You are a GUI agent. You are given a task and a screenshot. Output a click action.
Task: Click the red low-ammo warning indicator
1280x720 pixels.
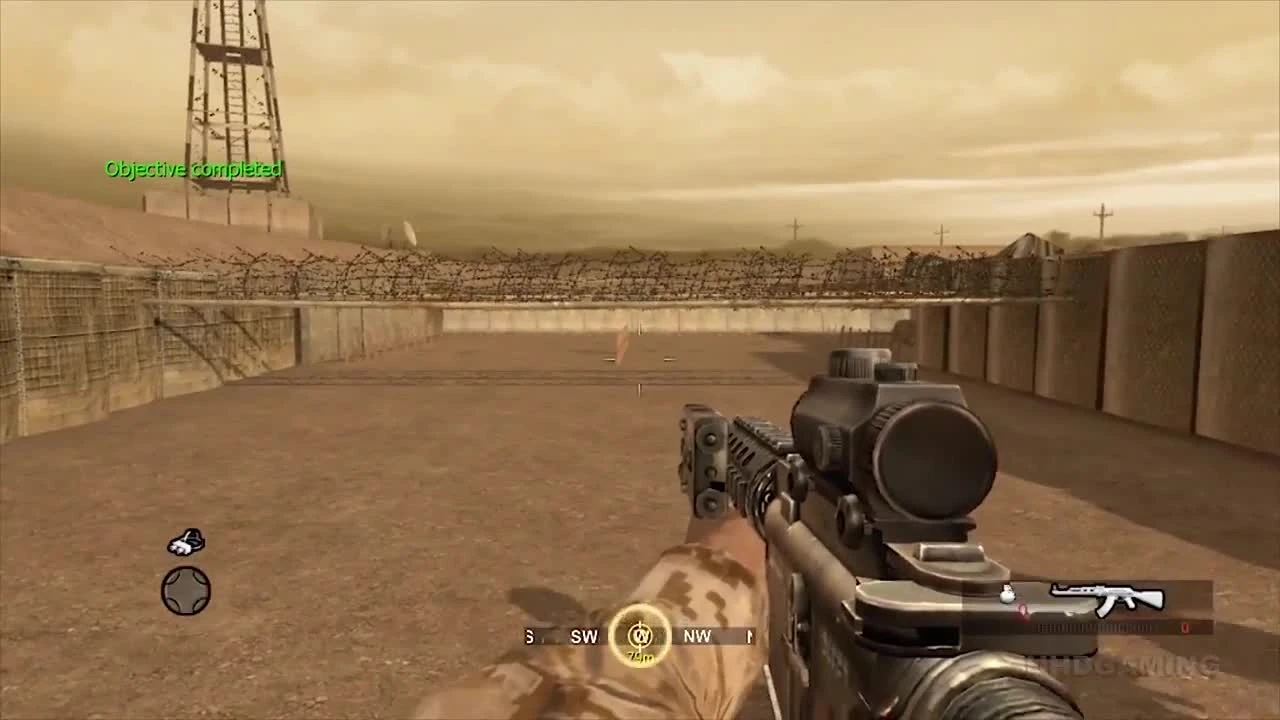pyautogui.click(x=1023, y=610)
